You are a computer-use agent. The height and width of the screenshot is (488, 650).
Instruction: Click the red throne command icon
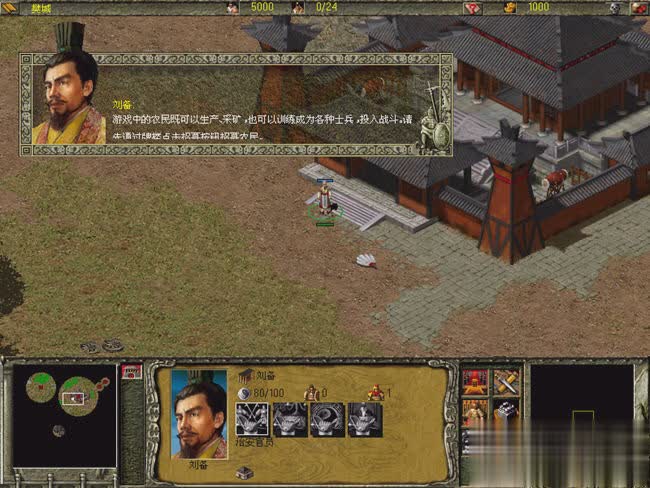475,382
